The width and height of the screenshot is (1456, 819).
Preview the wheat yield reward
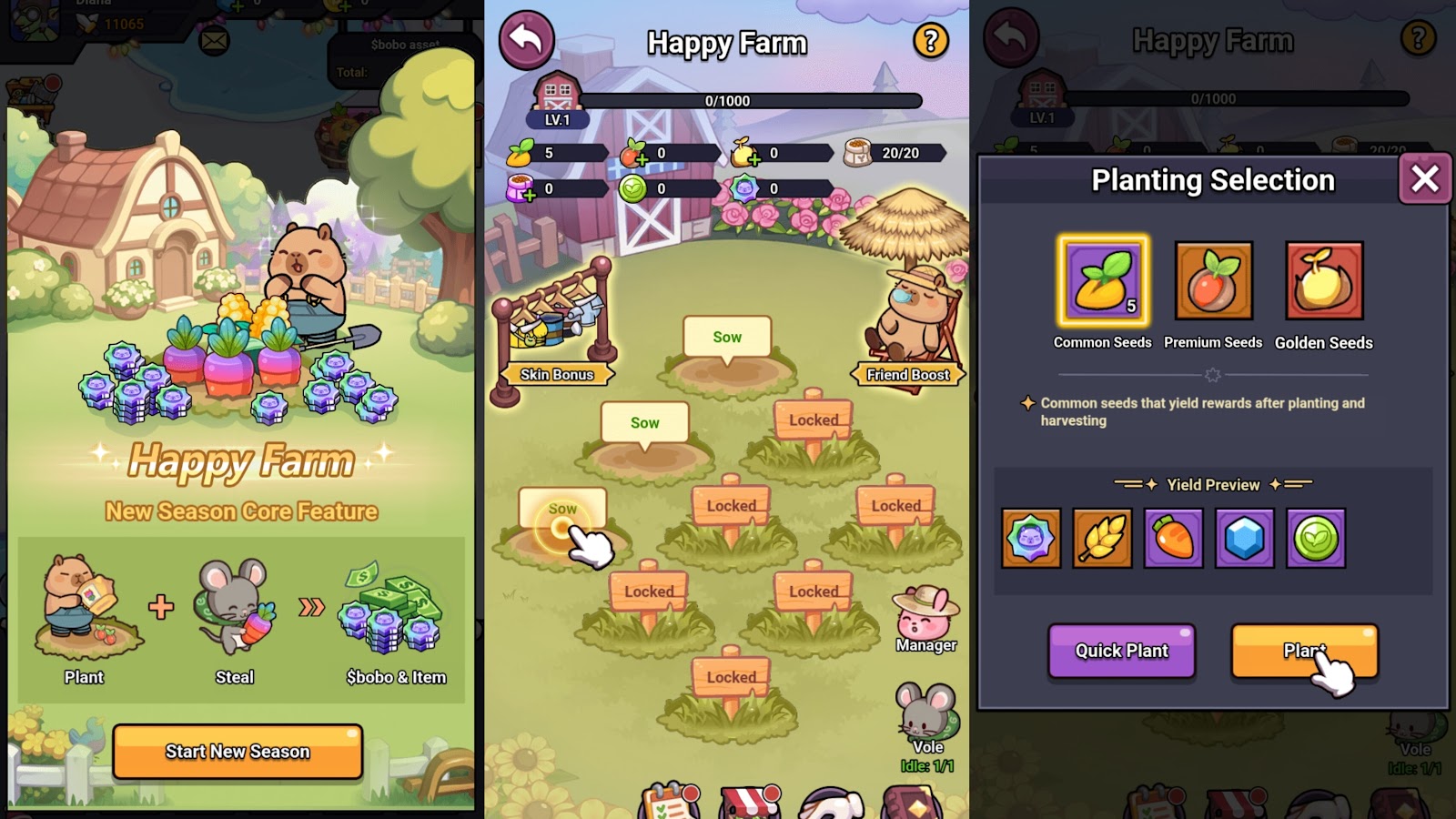point(1102,539)
